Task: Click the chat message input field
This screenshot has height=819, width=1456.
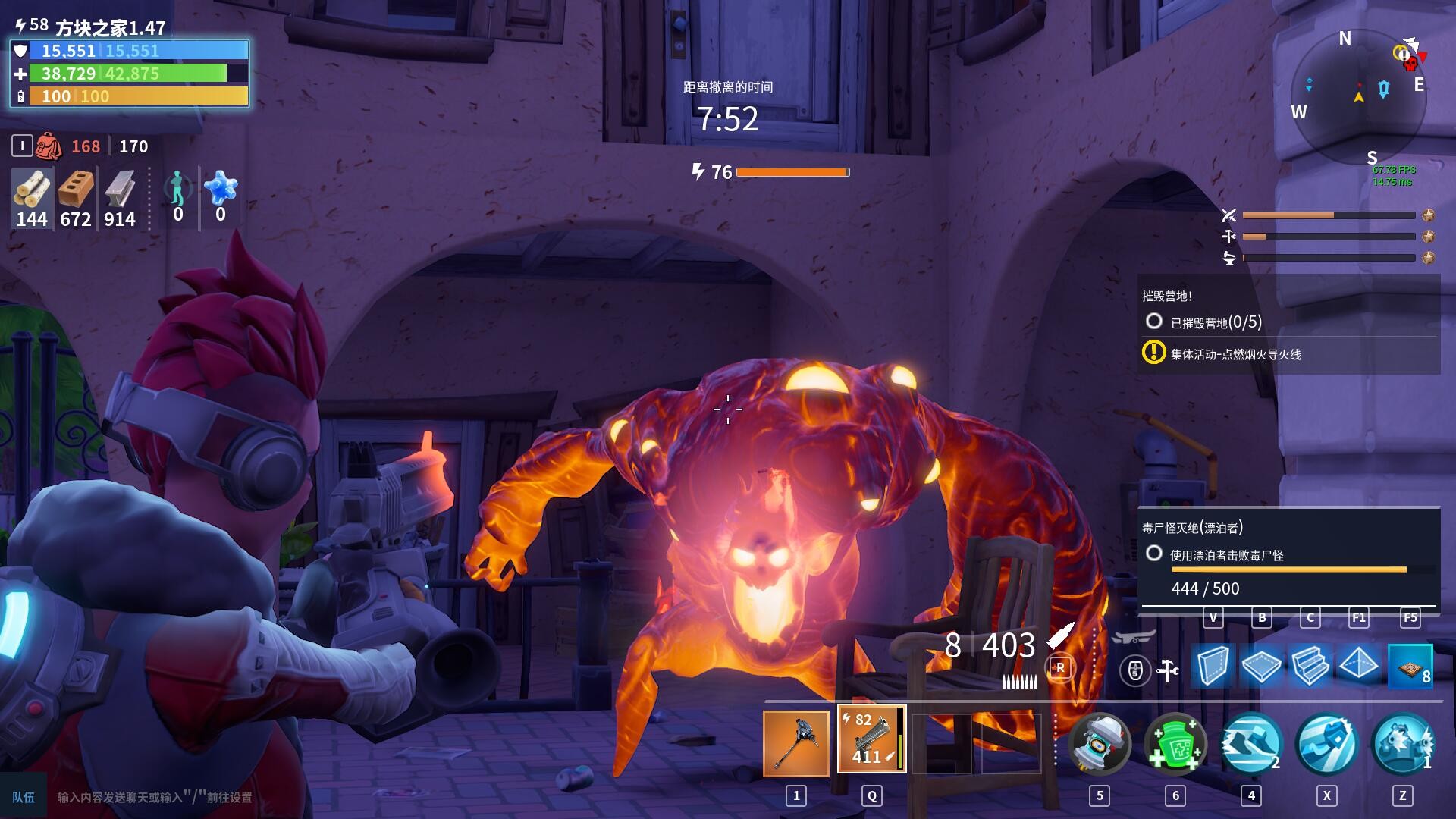Action: pyautogui.click(x=227, y=797)
